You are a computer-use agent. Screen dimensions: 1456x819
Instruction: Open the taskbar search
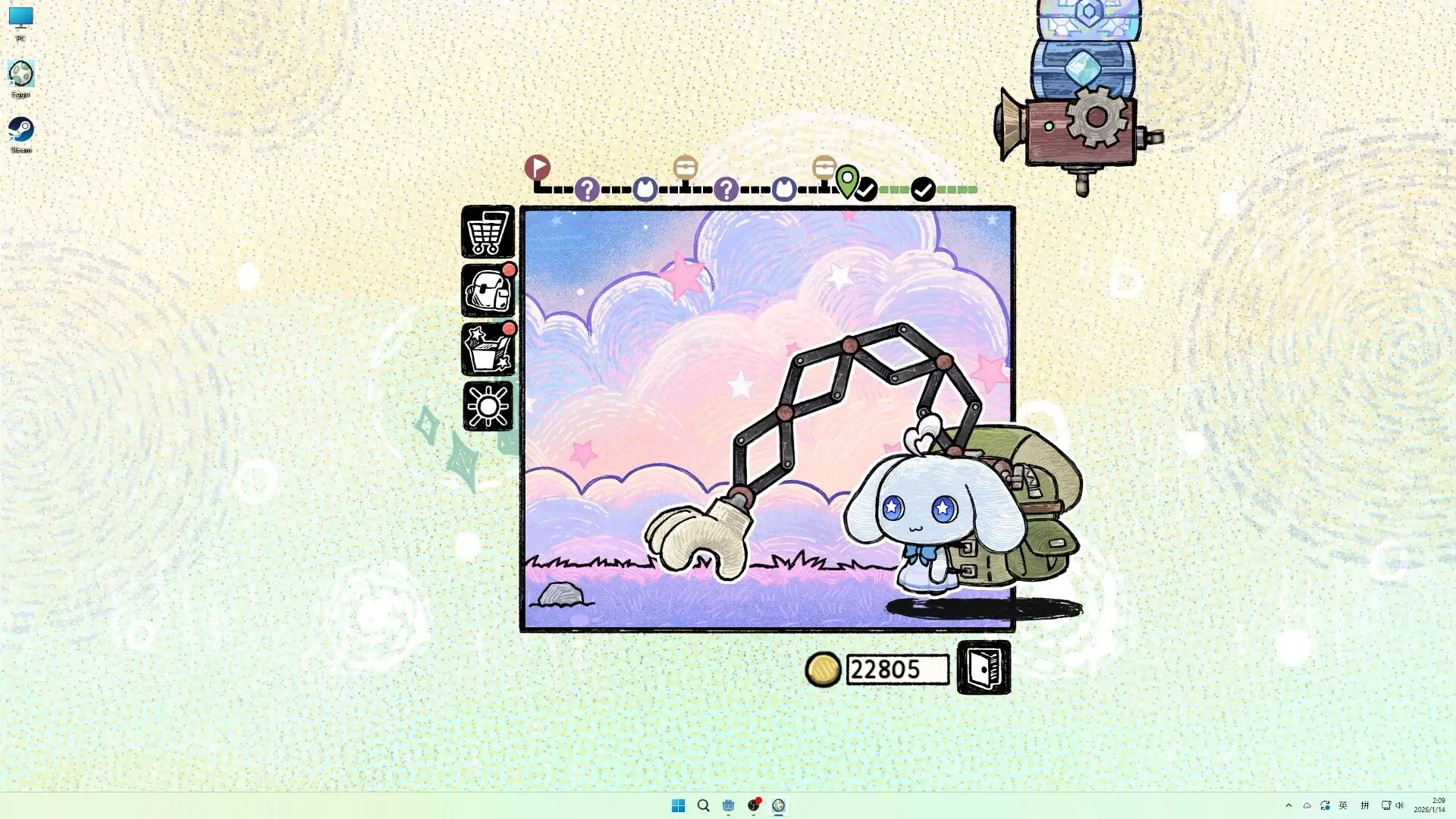(703, 805)
